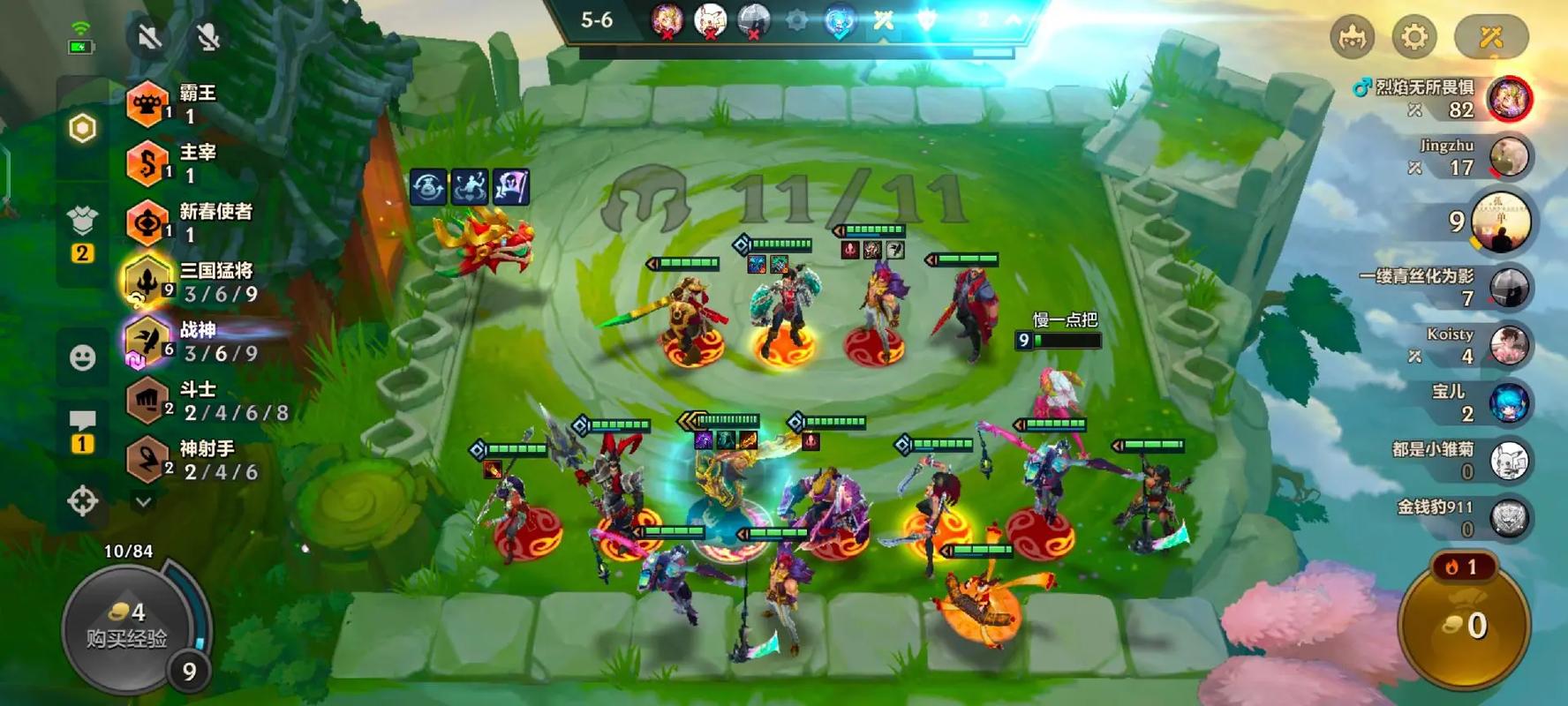View player Koisty's board

click(x=1508, y=345)
